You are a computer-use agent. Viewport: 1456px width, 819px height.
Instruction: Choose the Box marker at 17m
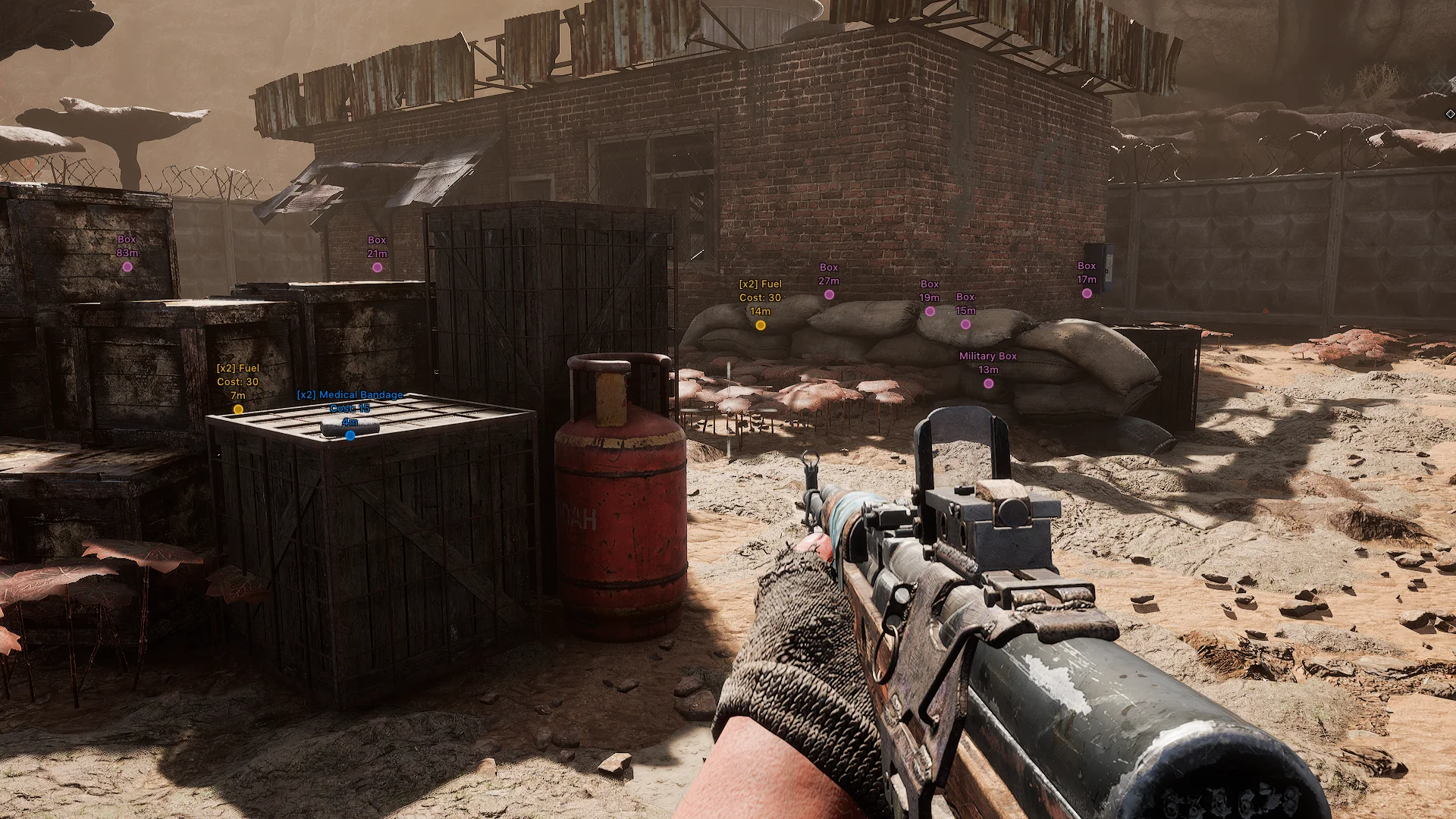1087,293
